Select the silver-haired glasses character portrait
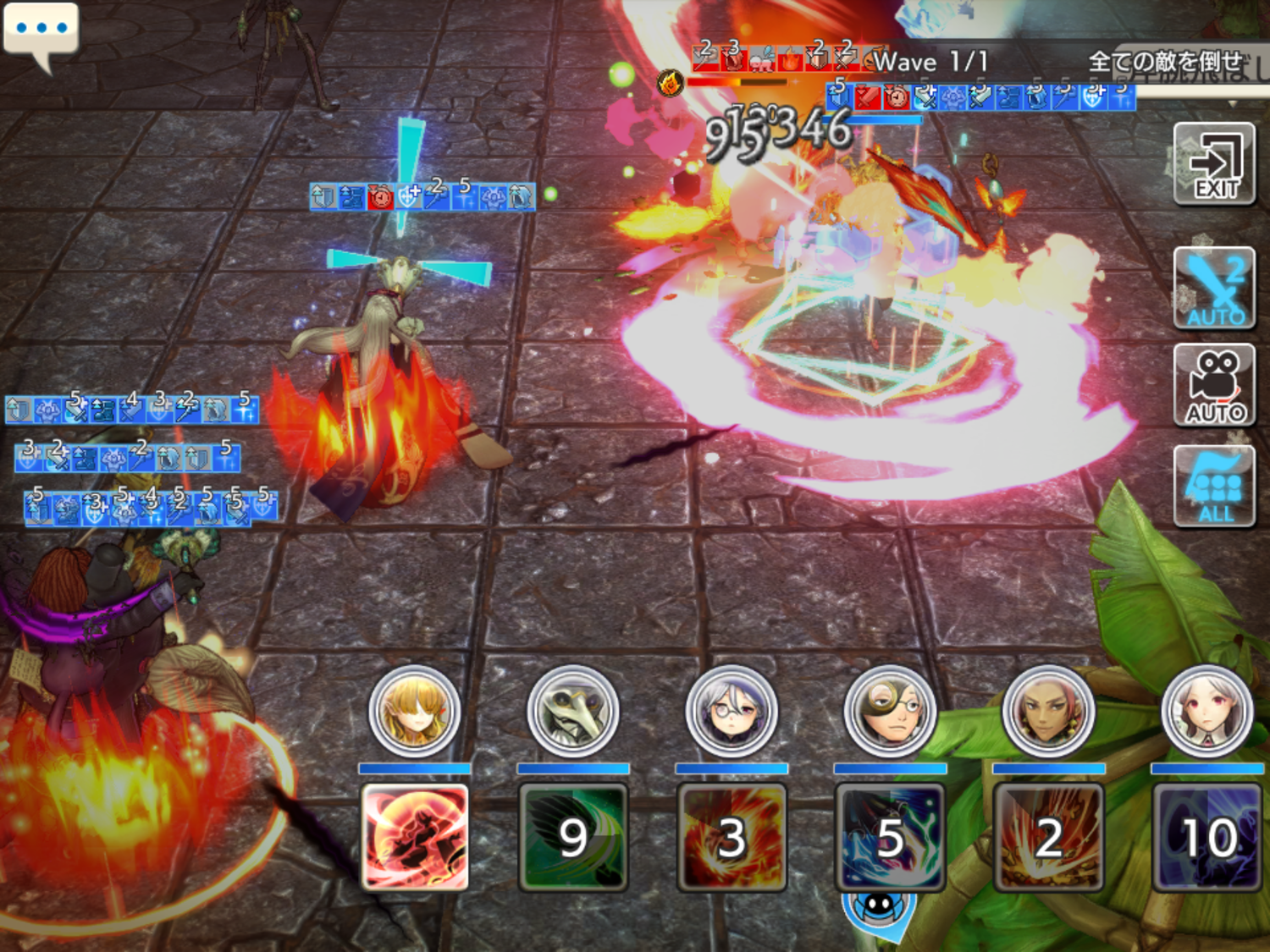This screenshot has height=952, width=1270. 732,711
